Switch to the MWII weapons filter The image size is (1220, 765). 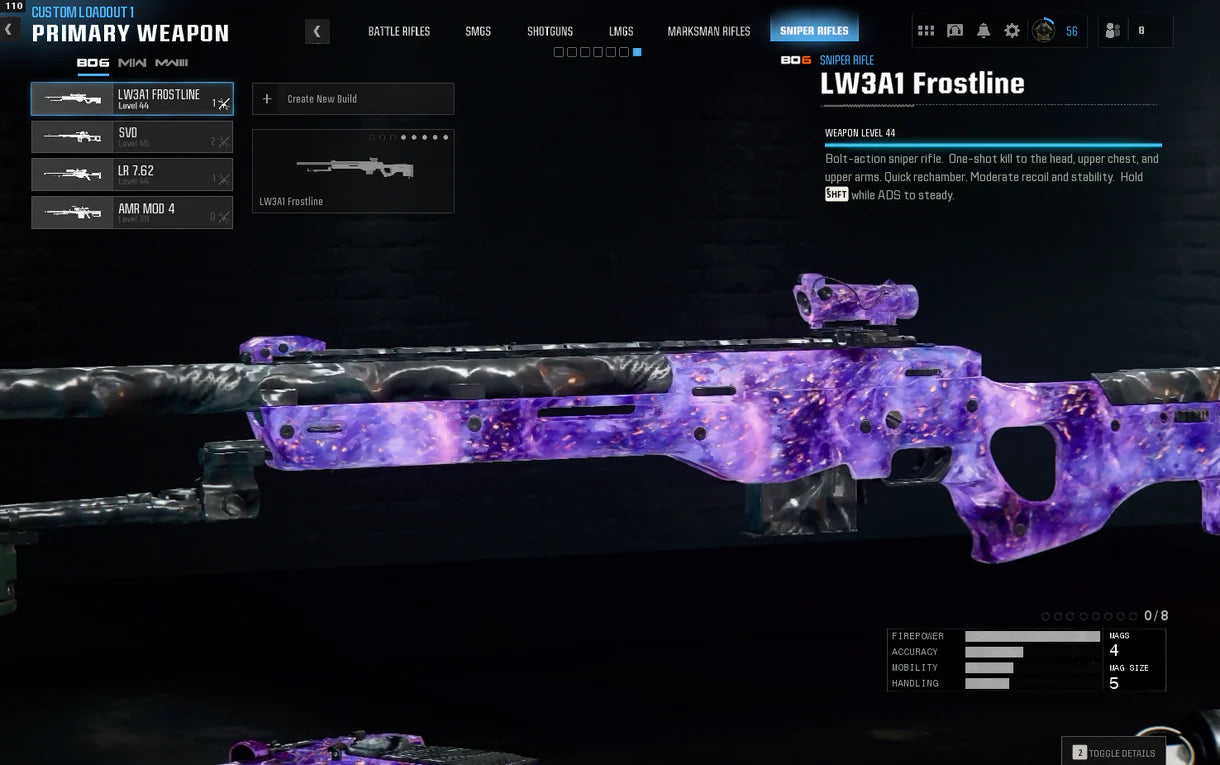tap(132, 63)
